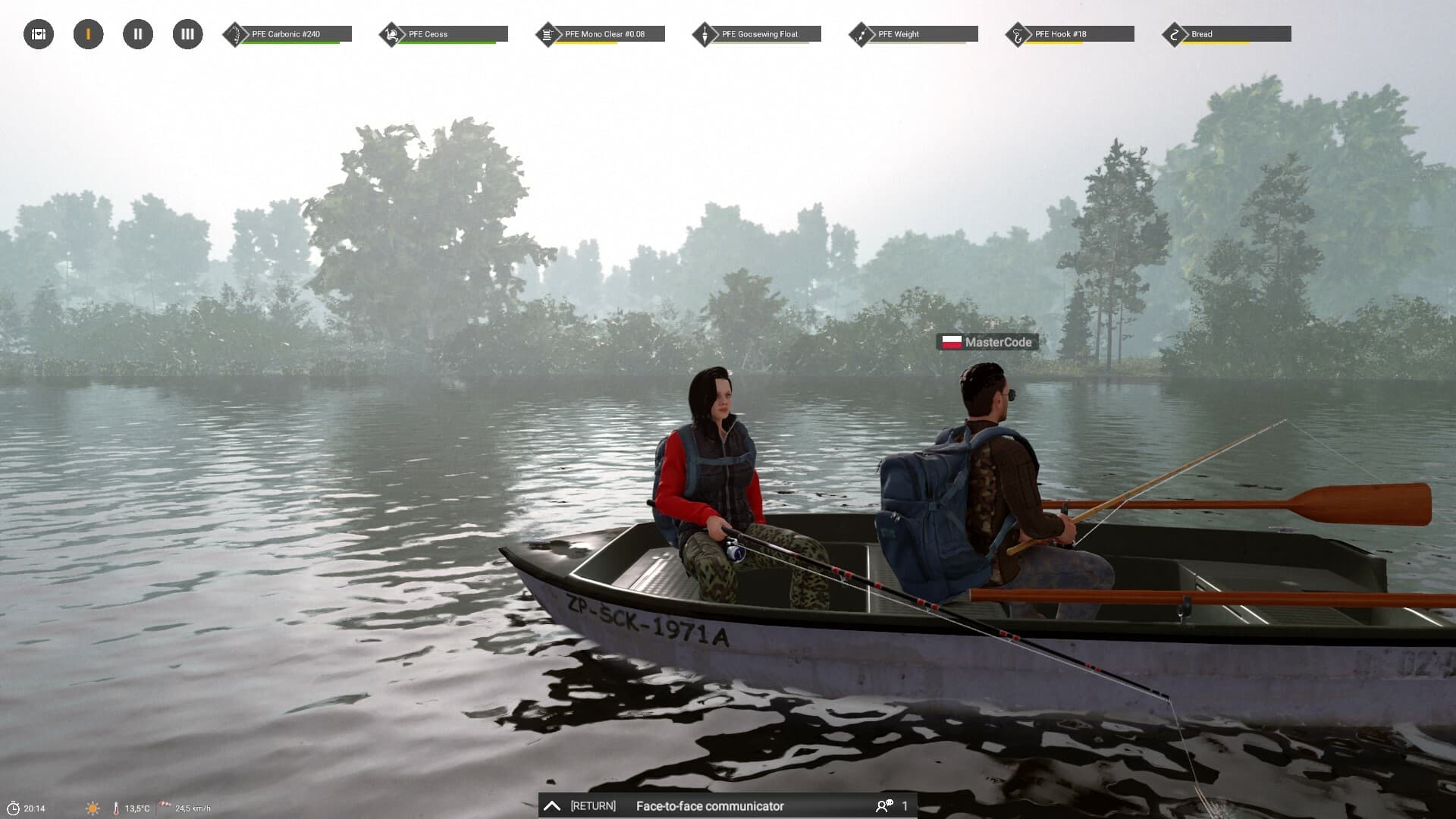
Task: Activate rod slot III
Action: 187,33
